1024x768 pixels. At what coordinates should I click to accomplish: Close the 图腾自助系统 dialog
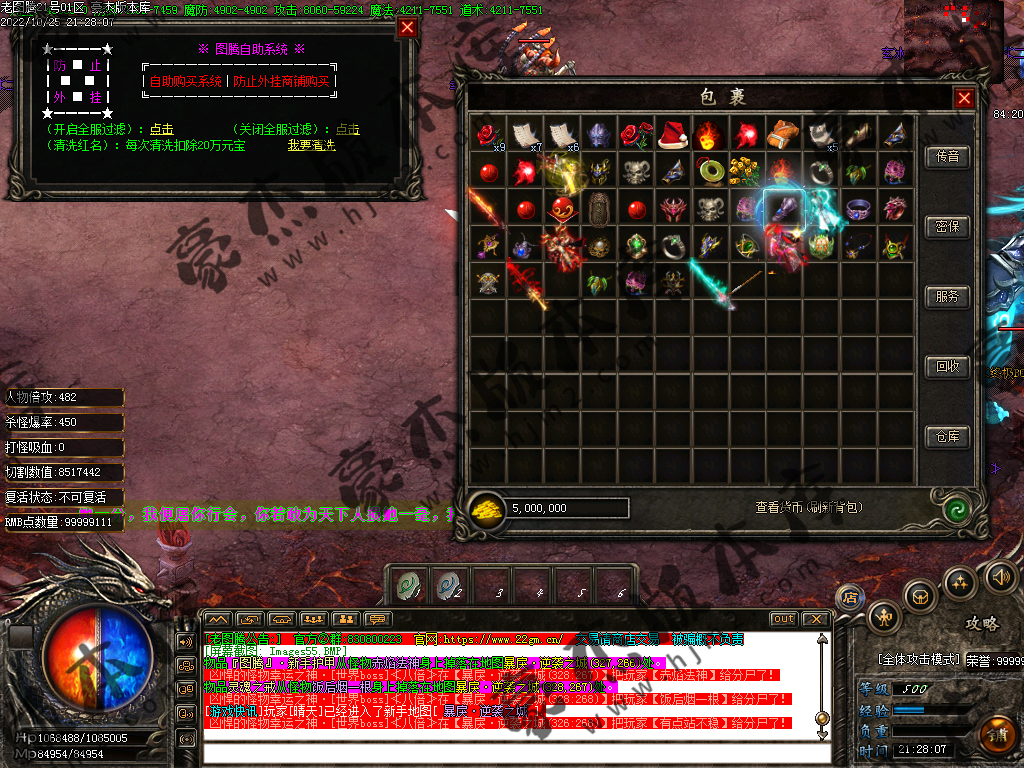click(x=407, y=27)
